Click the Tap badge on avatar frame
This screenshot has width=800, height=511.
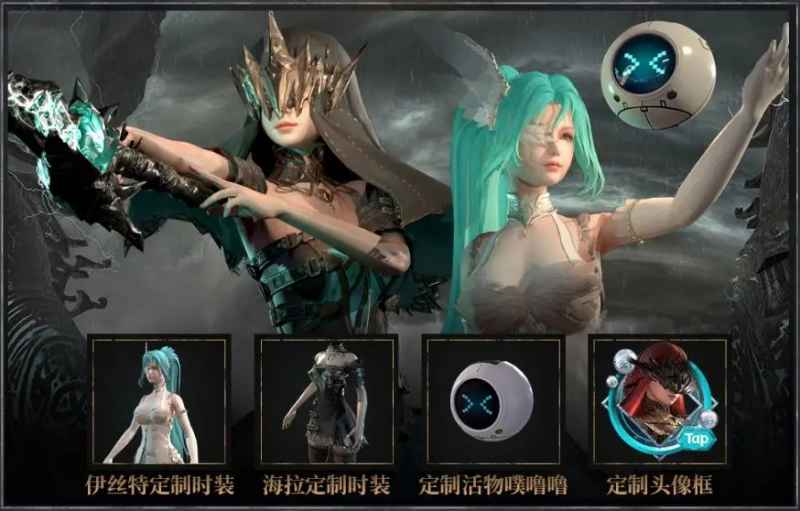click(696, 437)
